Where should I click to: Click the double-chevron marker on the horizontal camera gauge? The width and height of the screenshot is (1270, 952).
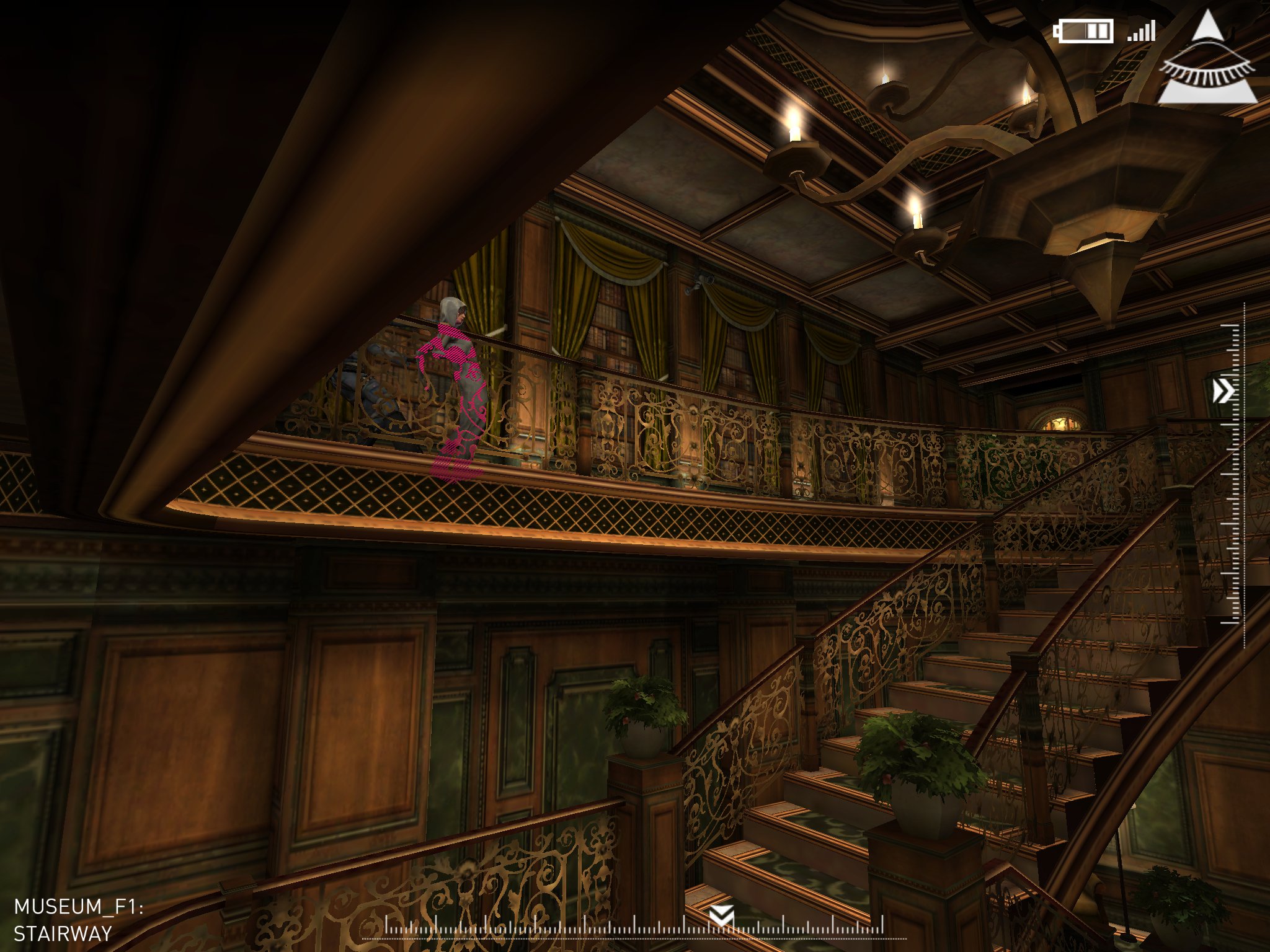[x=722, y=915]
